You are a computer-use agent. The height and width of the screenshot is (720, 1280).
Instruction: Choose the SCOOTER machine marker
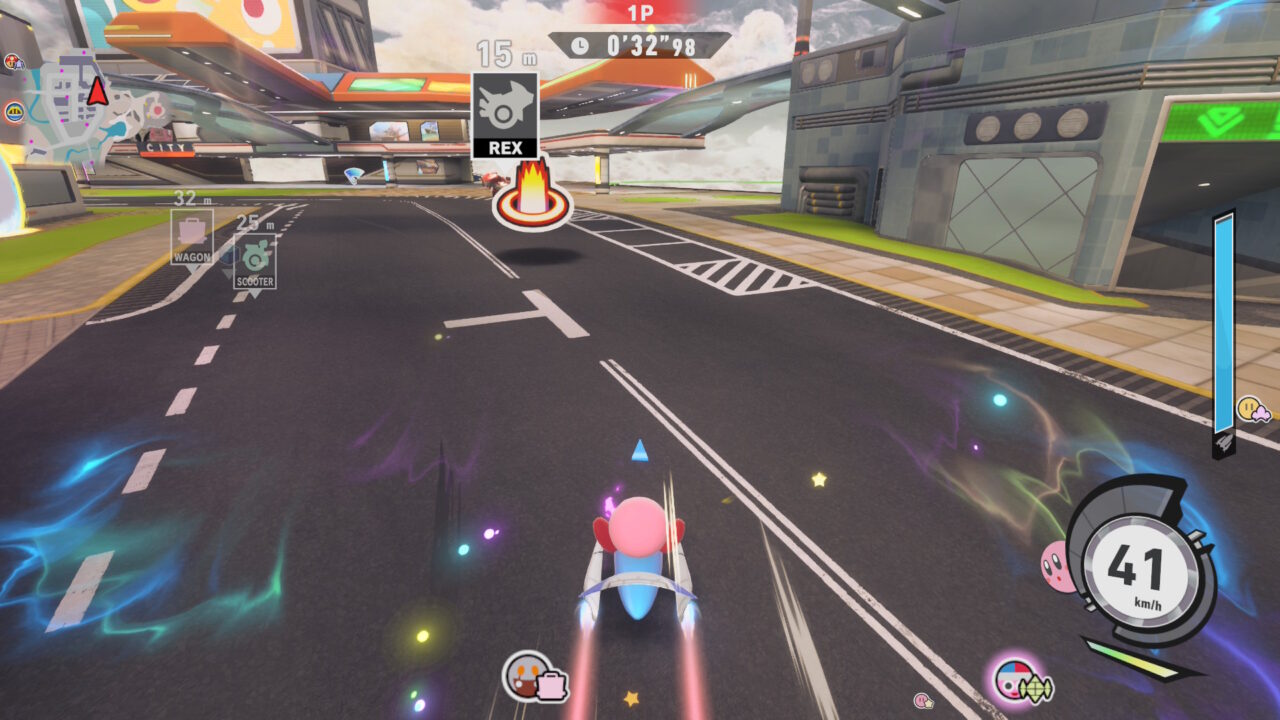point(255,262)
